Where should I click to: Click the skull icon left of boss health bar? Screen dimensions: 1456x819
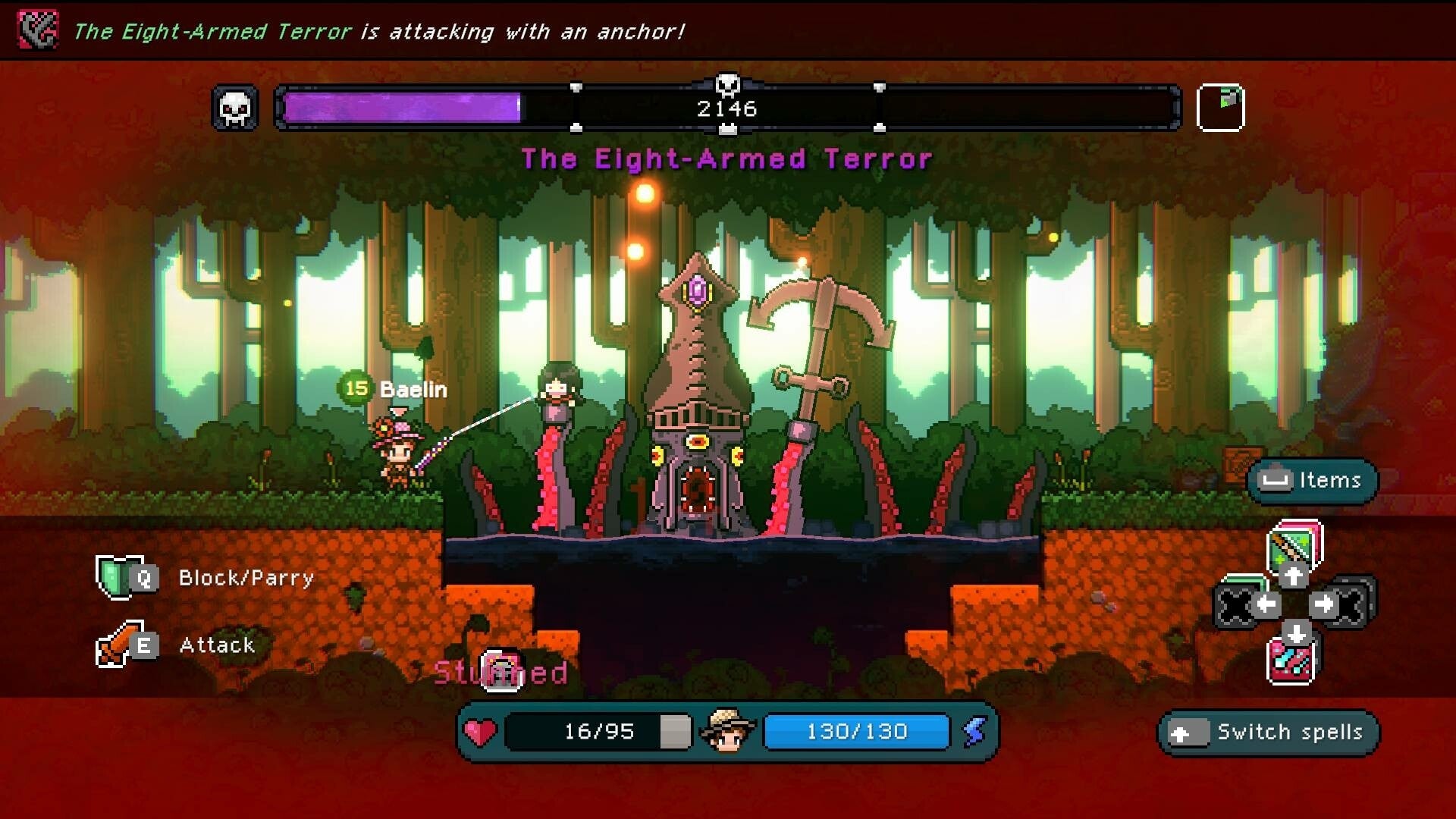coord(235,107)
